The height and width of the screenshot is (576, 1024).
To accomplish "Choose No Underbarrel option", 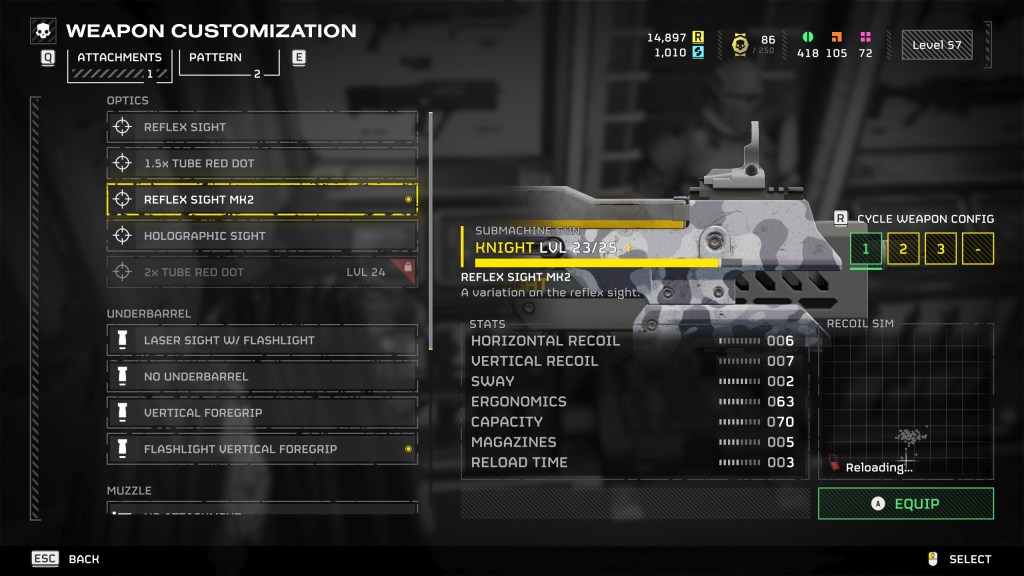I will (262, 376).
